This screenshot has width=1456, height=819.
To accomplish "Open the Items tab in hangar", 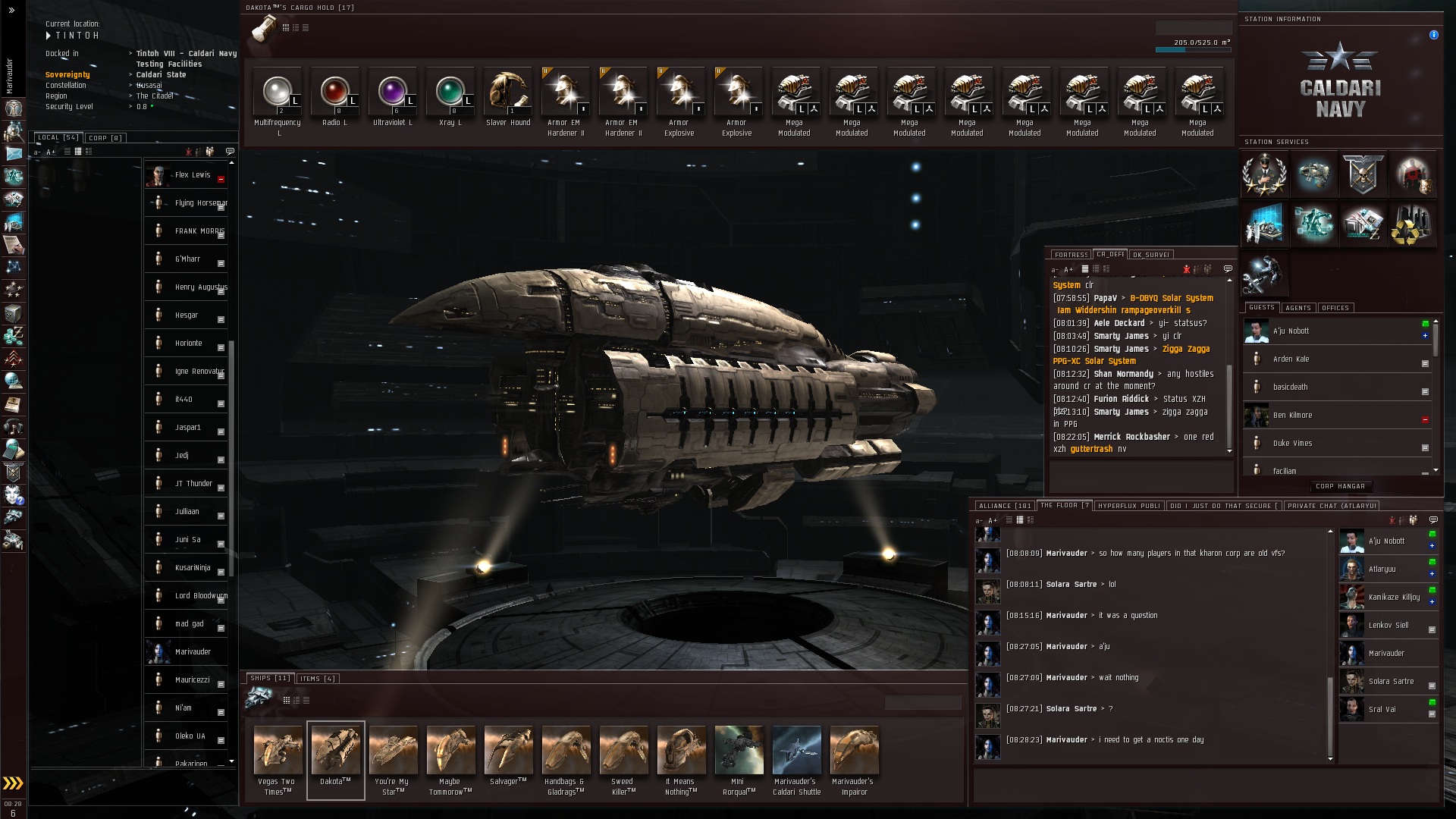I will click(317, 679).
